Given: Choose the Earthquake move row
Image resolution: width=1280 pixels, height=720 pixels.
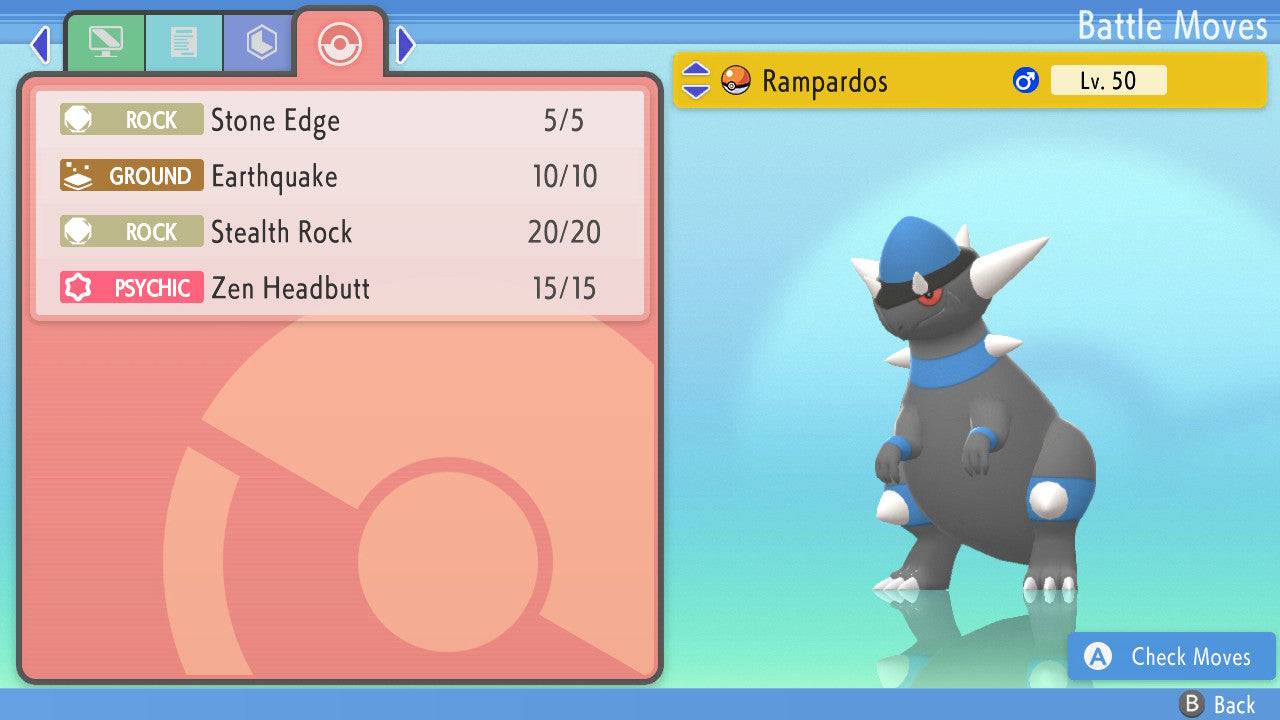Looking at the screenshot, I should tap(340, 177).
